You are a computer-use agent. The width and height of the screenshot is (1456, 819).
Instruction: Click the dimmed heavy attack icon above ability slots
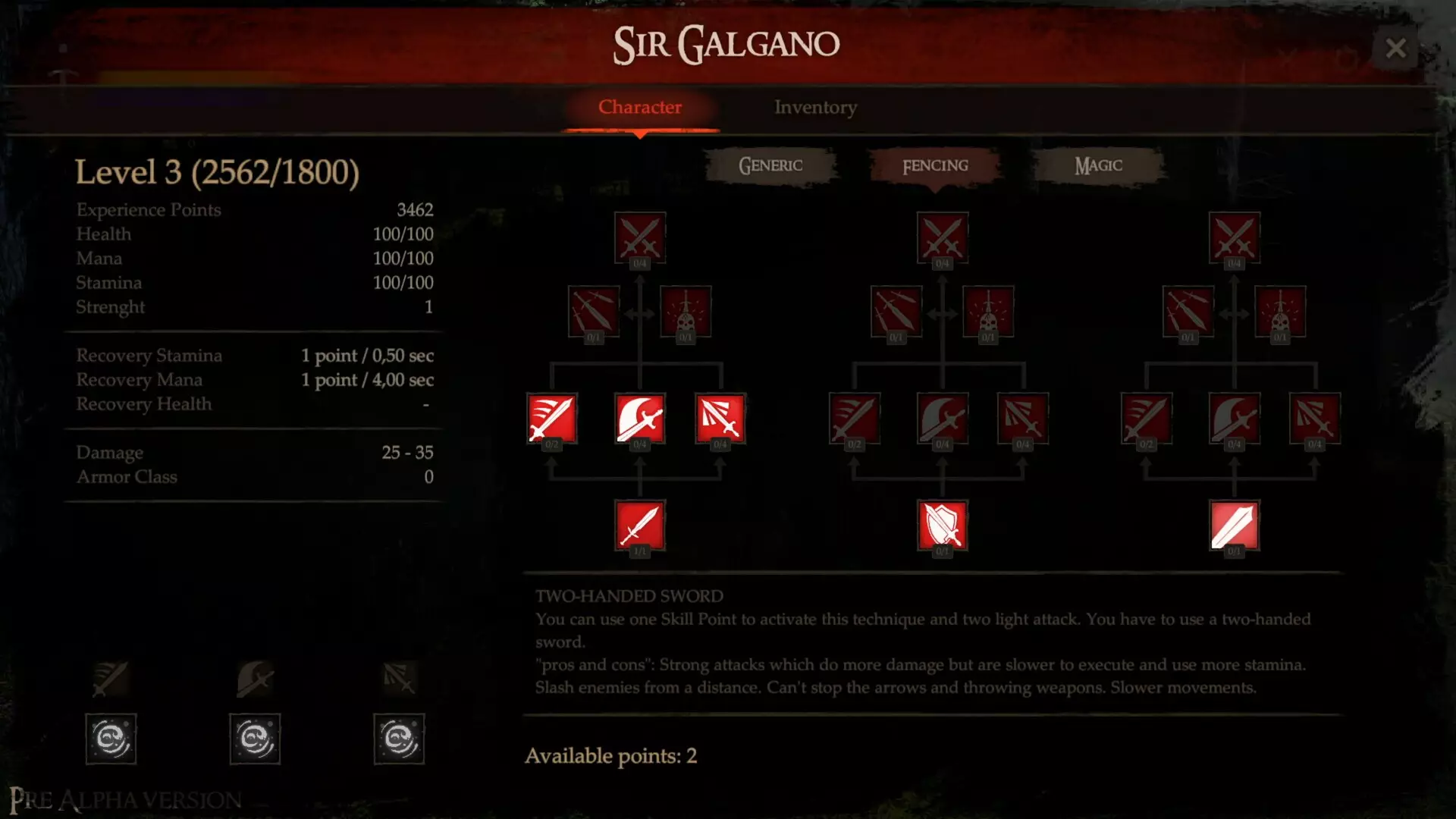(255, 679)
